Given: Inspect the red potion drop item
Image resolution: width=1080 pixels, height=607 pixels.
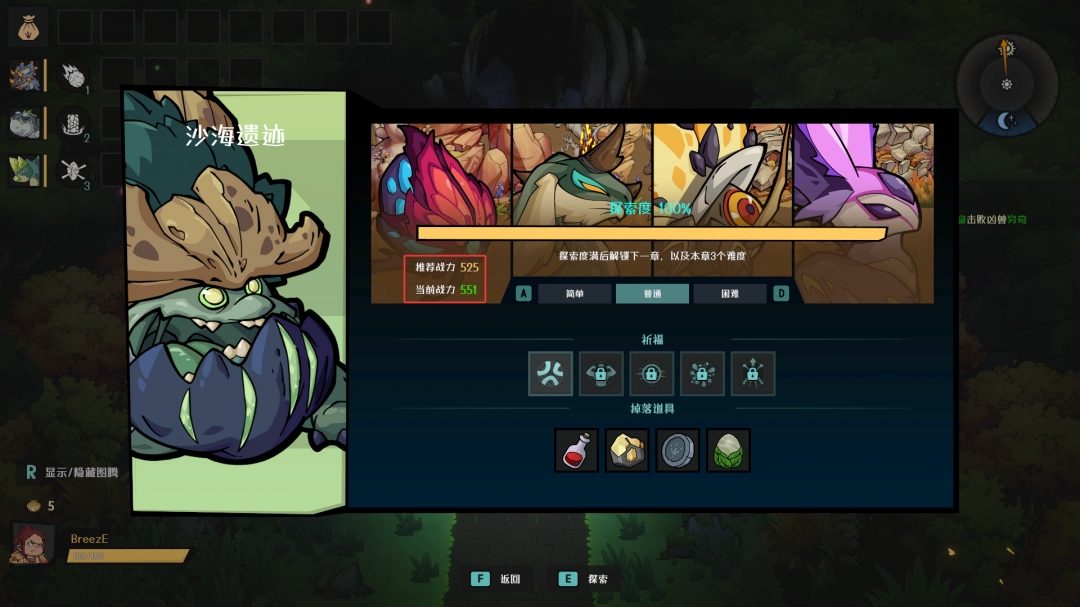Looking at the screenshot, I should click(x=577, y=450).
